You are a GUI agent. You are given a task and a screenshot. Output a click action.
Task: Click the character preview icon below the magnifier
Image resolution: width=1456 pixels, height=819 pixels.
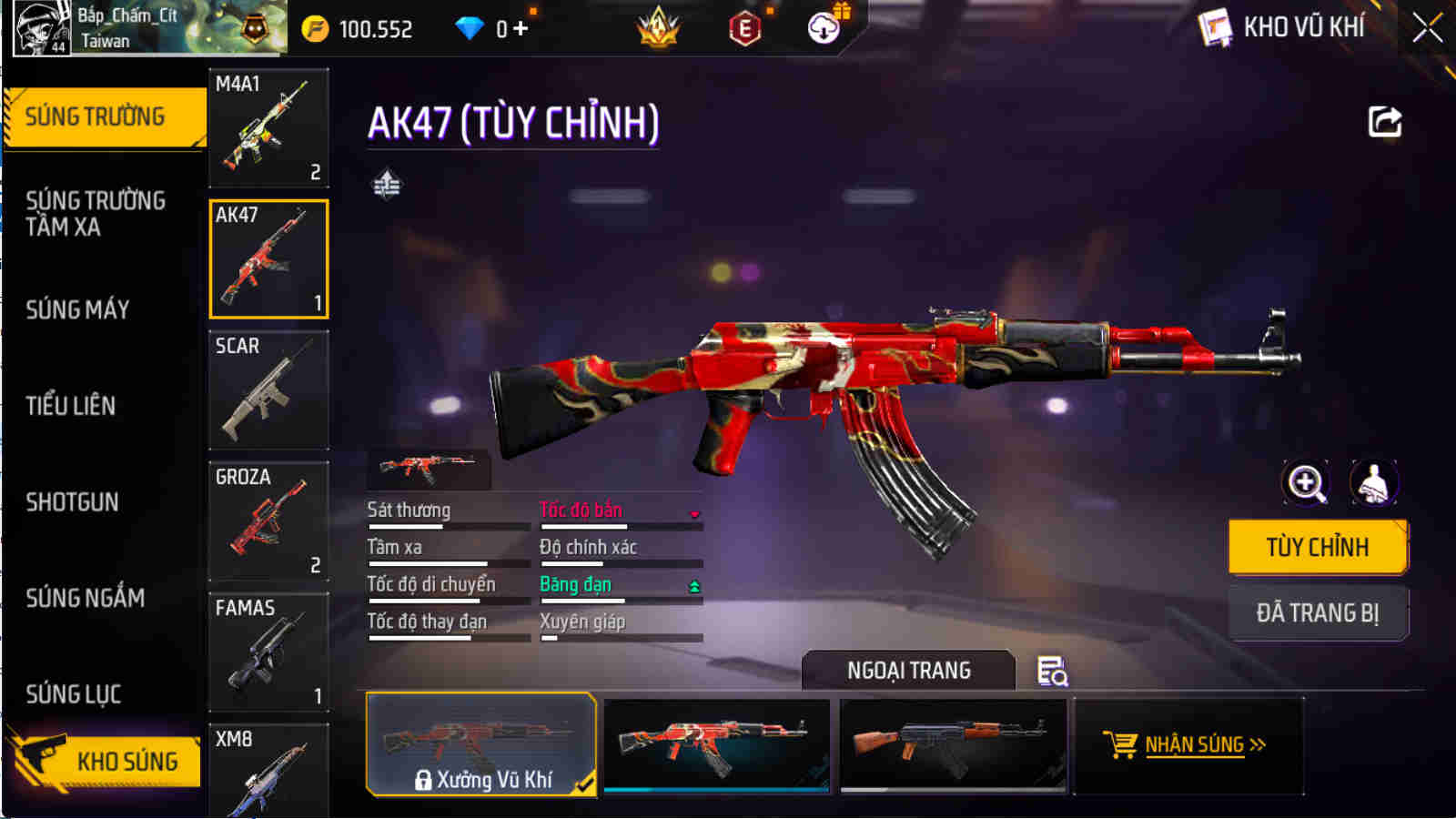tap(1372, 482)
